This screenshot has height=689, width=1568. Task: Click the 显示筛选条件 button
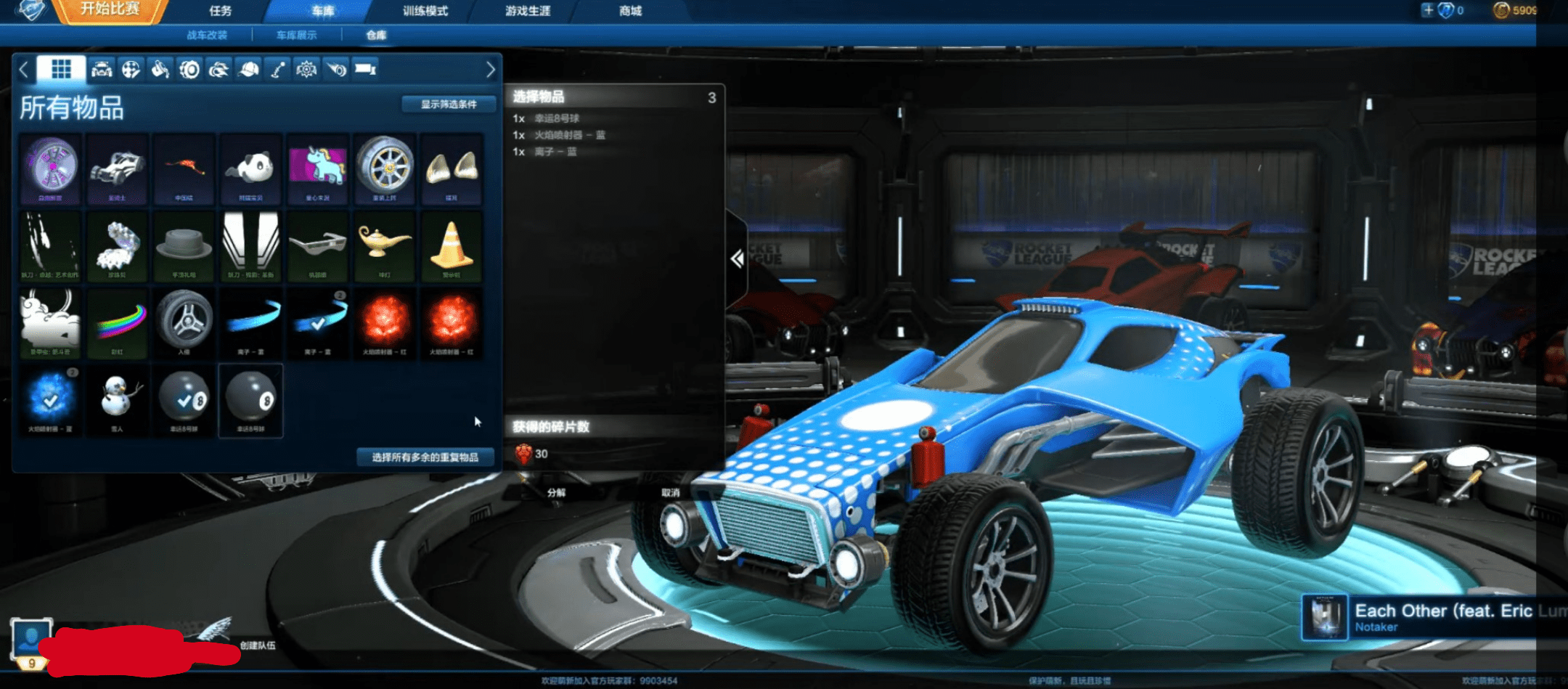point(448,104)
